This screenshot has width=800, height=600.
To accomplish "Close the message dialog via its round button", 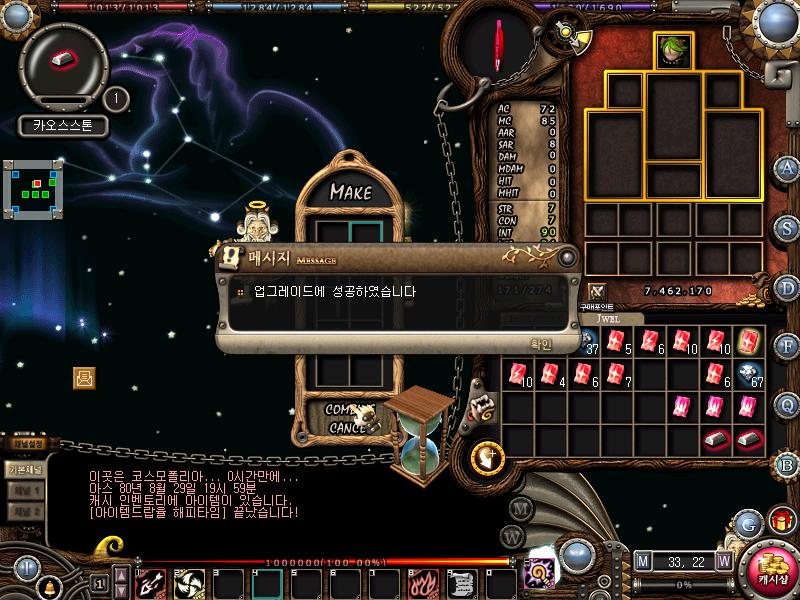I will tap(568, 258).
